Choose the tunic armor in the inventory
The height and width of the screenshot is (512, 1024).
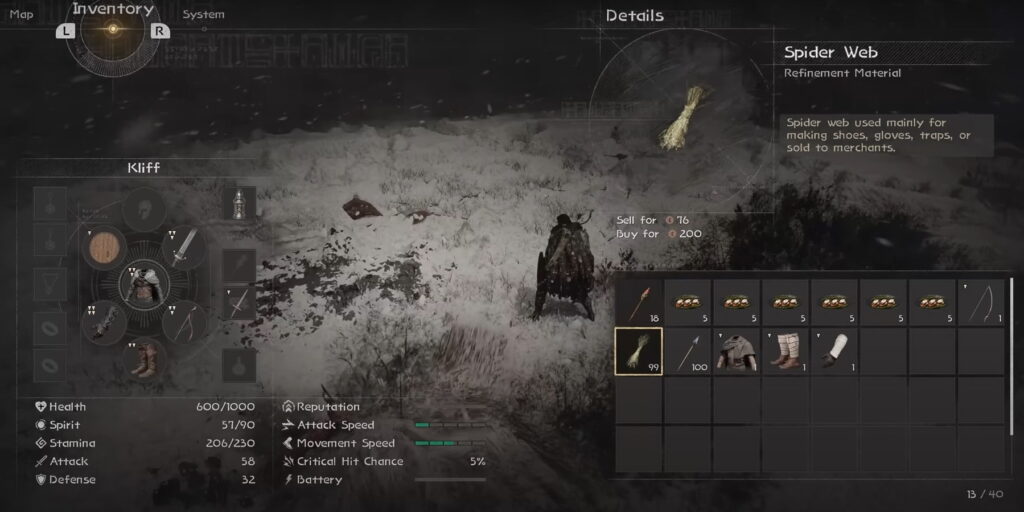point(736,351)
